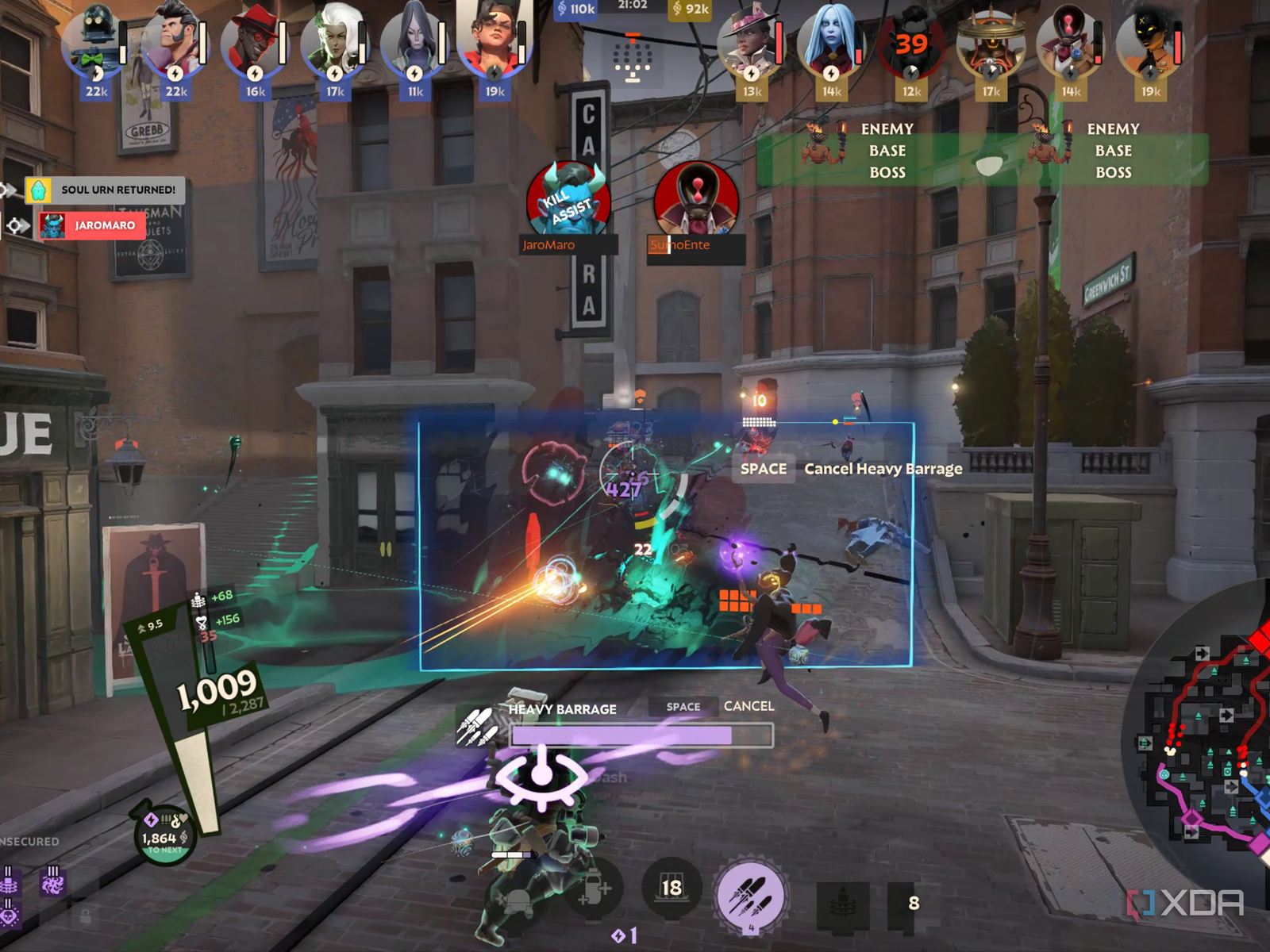1270x952 pixels.
Task: Open the souls counter showing 1,864
Action: 164,838
